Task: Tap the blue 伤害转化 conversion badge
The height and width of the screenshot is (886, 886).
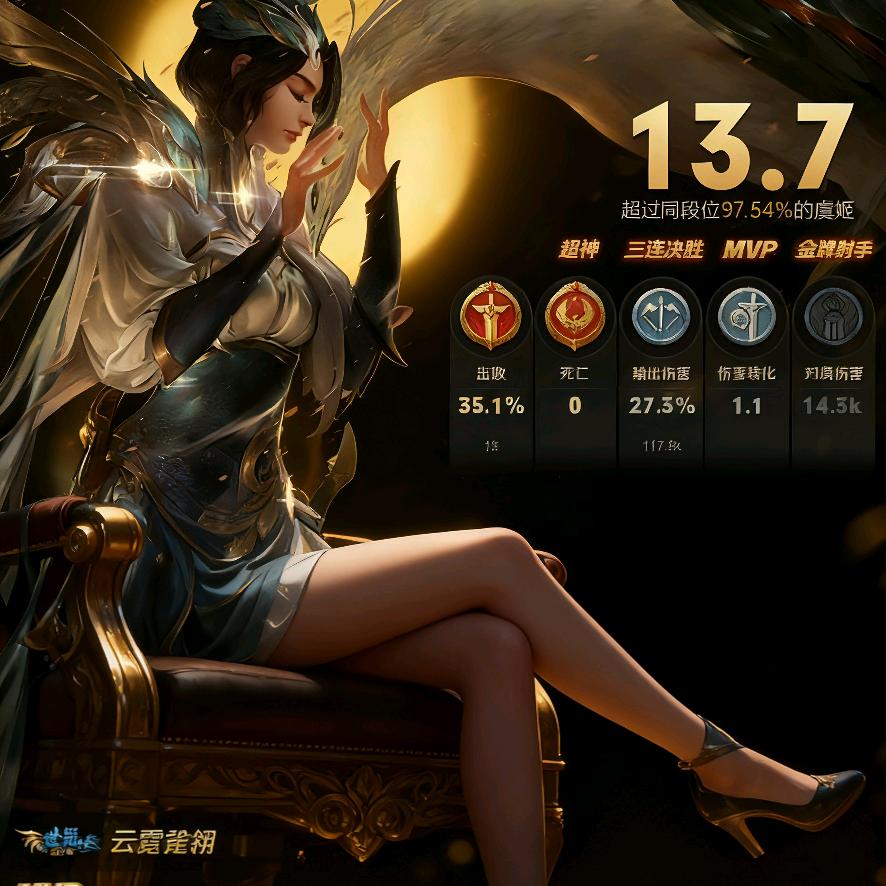Action: click(x=747, y=318)
